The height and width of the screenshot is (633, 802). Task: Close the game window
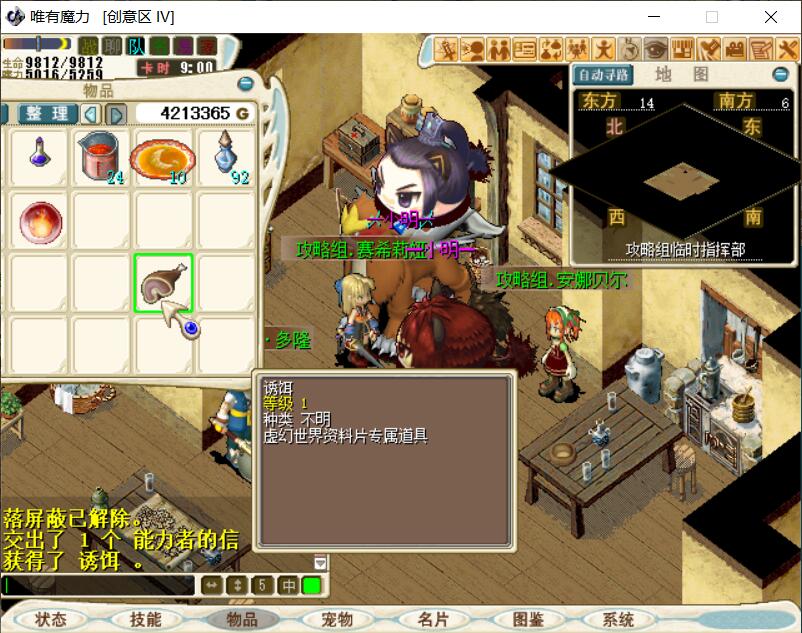(x=771, y=17)
